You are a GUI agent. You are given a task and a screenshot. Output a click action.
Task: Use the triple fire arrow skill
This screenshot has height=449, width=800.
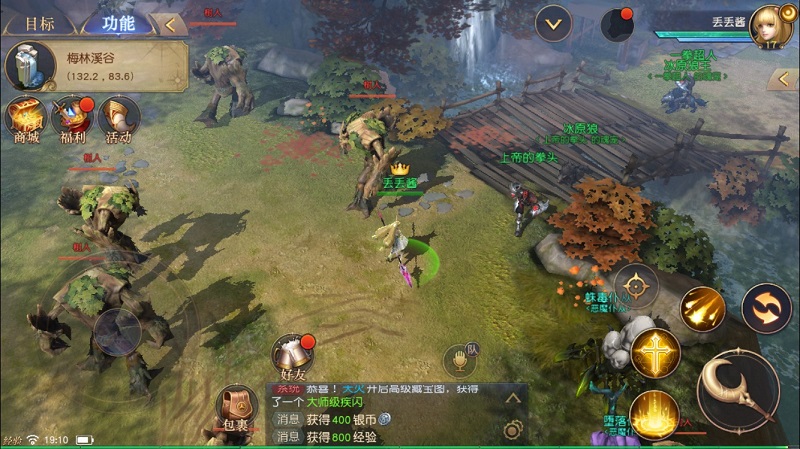703,309
